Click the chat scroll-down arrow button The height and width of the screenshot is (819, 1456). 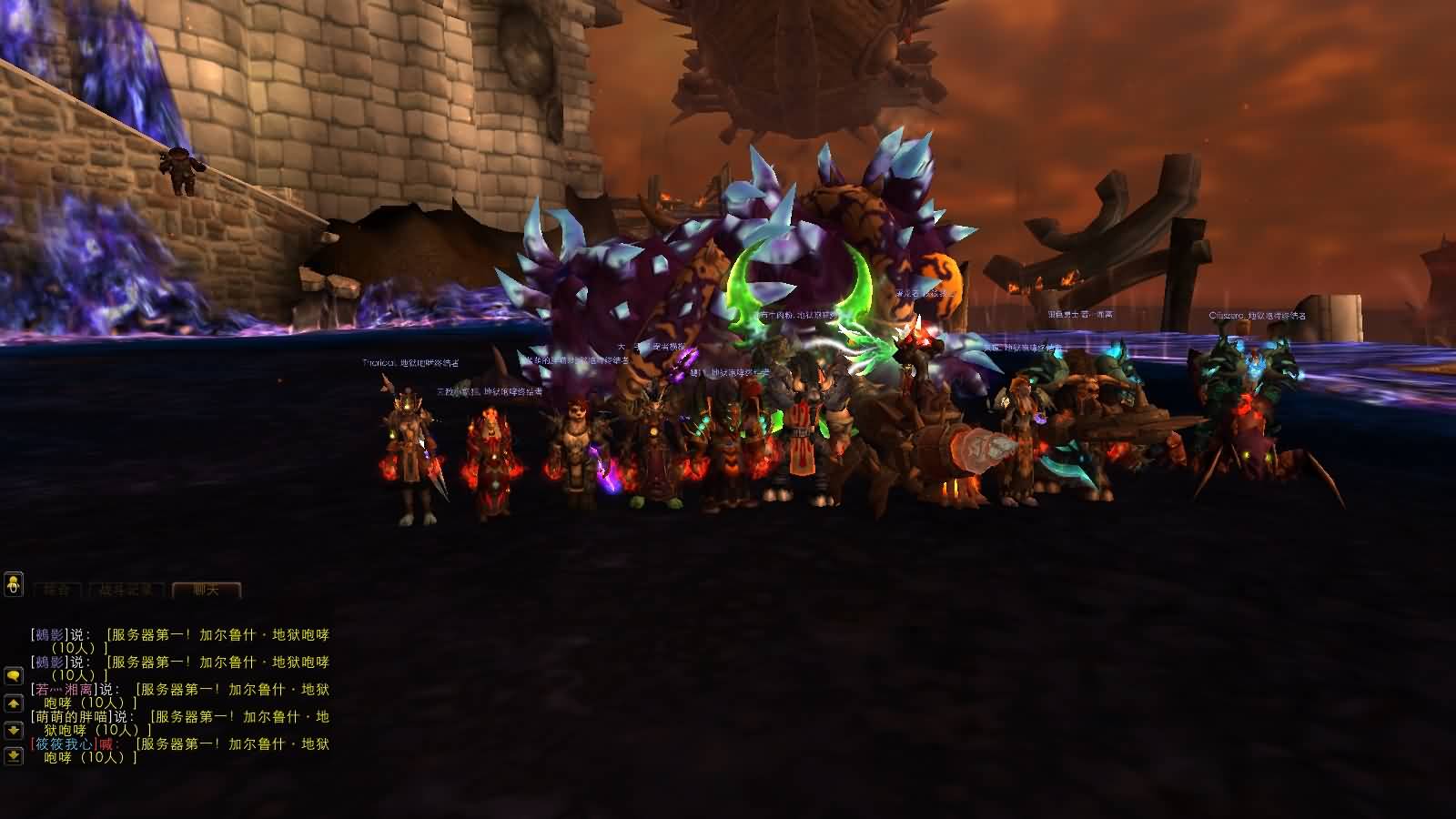[x=14, y=730]
